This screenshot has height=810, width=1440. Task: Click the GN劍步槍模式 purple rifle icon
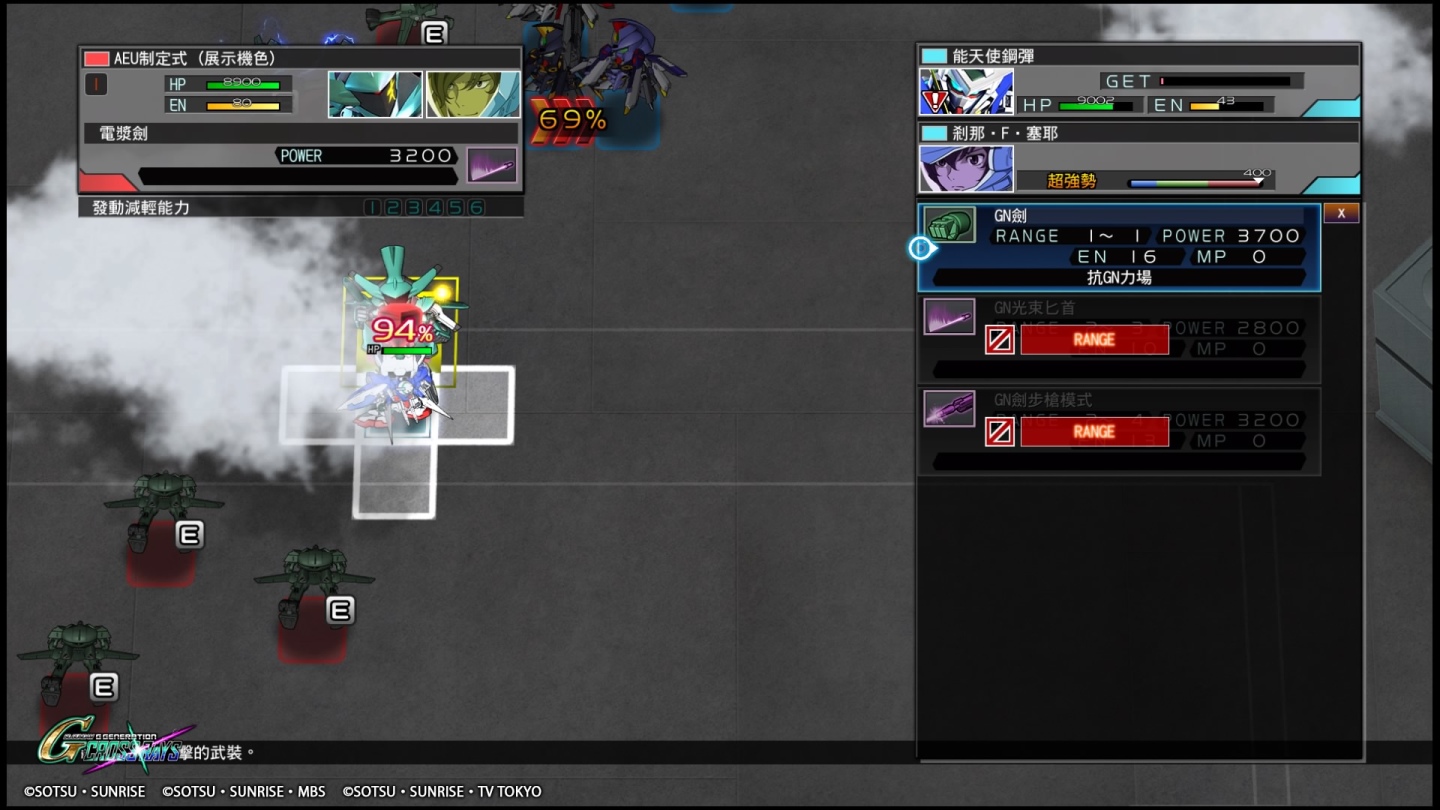pyautogui.click(x=948, y=408)
